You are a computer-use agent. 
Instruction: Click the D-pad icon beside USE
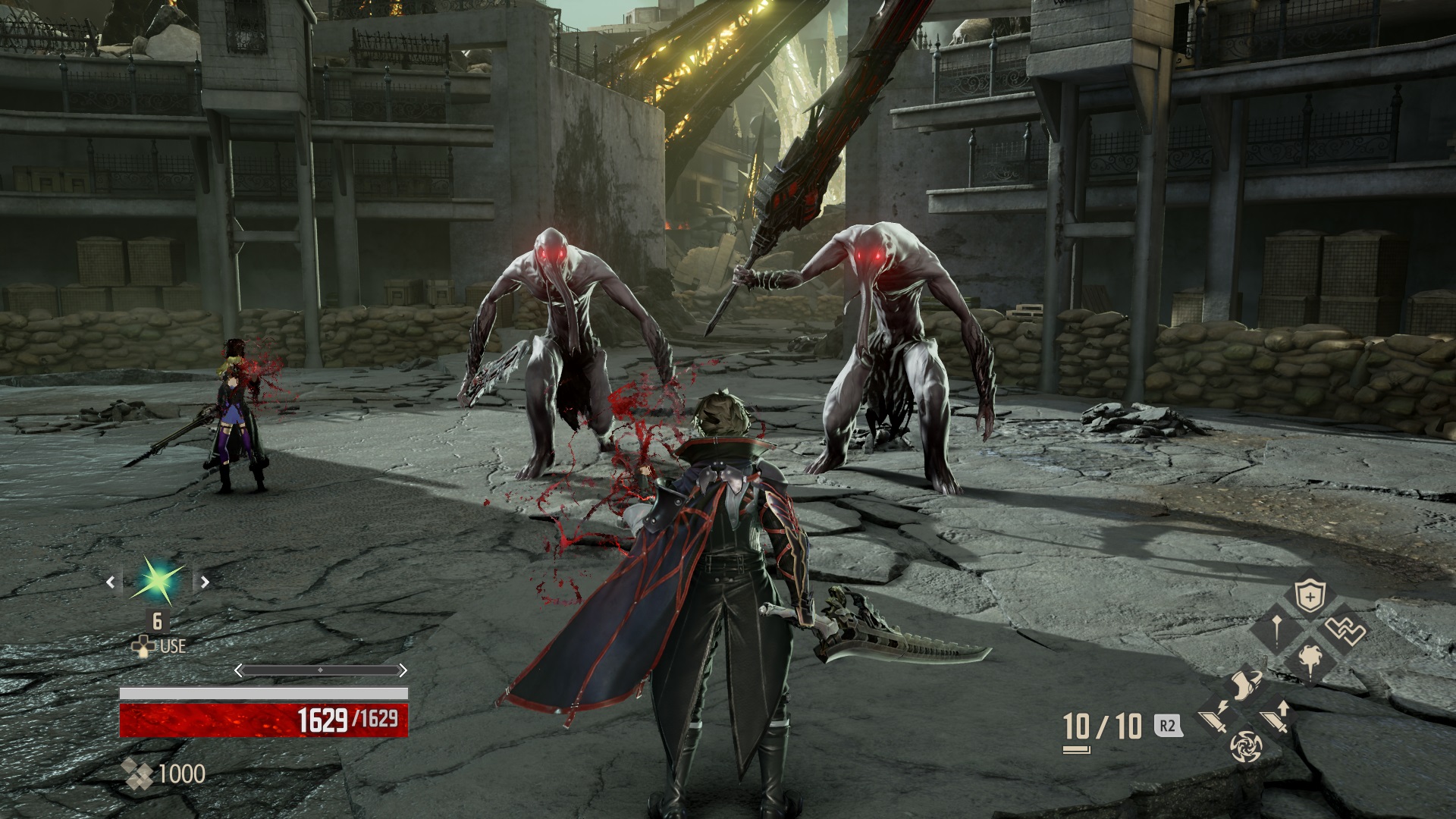143,645
